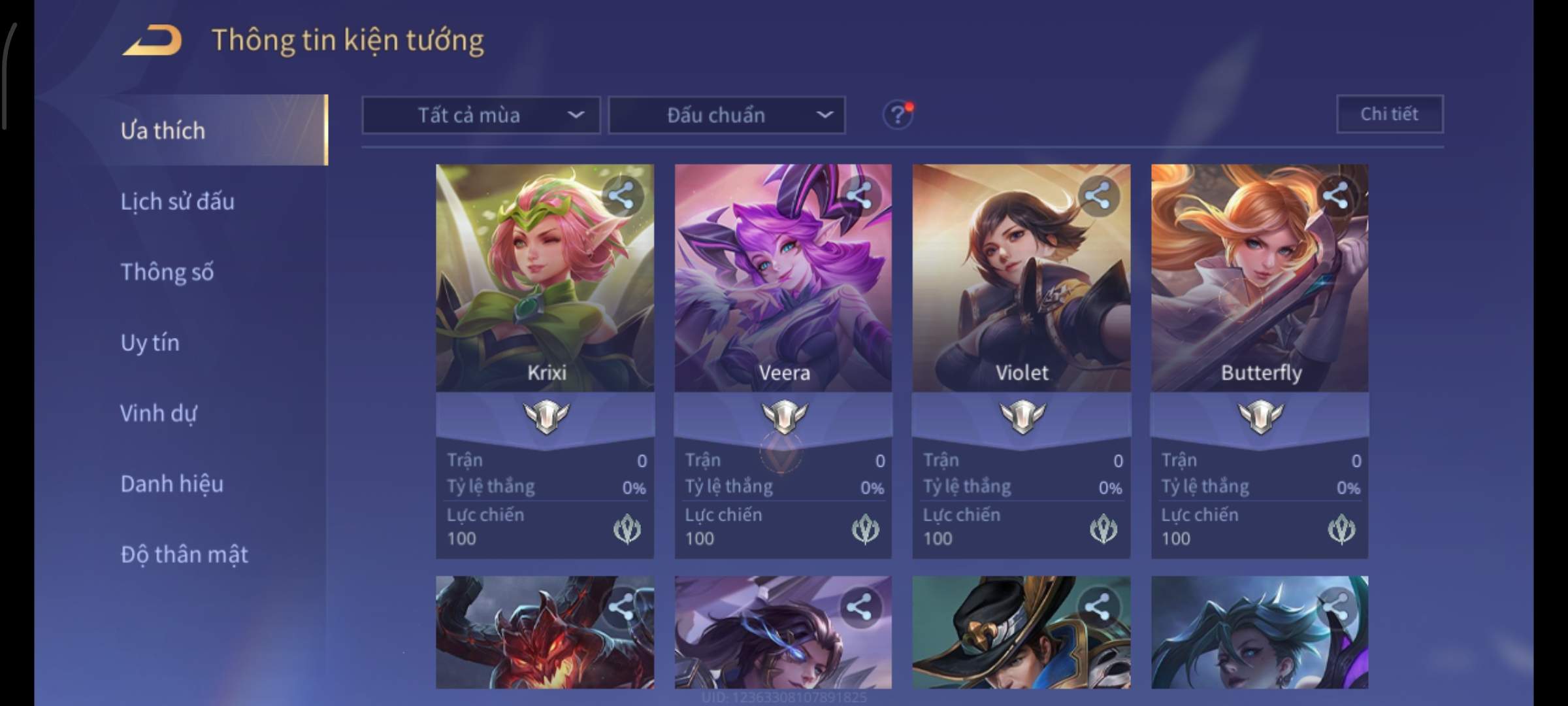Open the Chi tiết details button
The image size is (1568, 706).
tap(1390, 114)
